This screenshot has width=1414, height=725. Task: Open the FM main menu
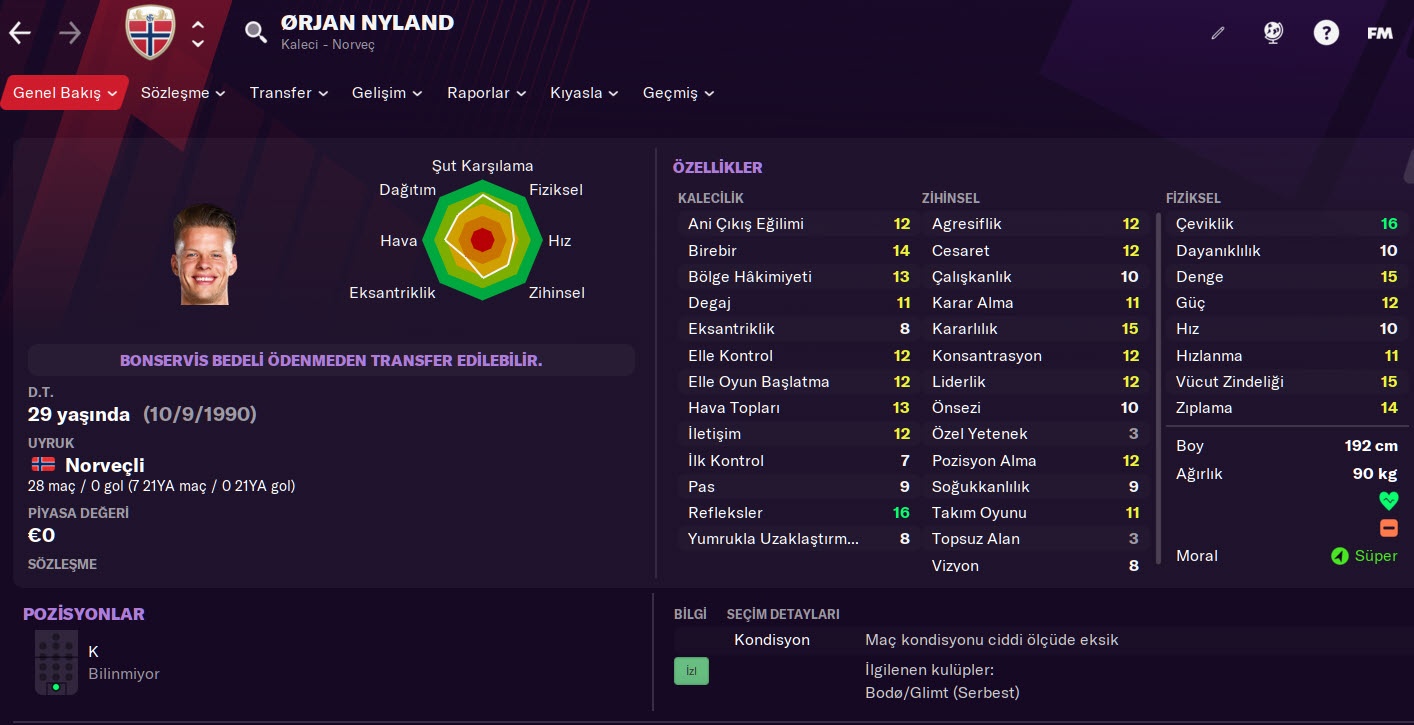pos(1380,33)
